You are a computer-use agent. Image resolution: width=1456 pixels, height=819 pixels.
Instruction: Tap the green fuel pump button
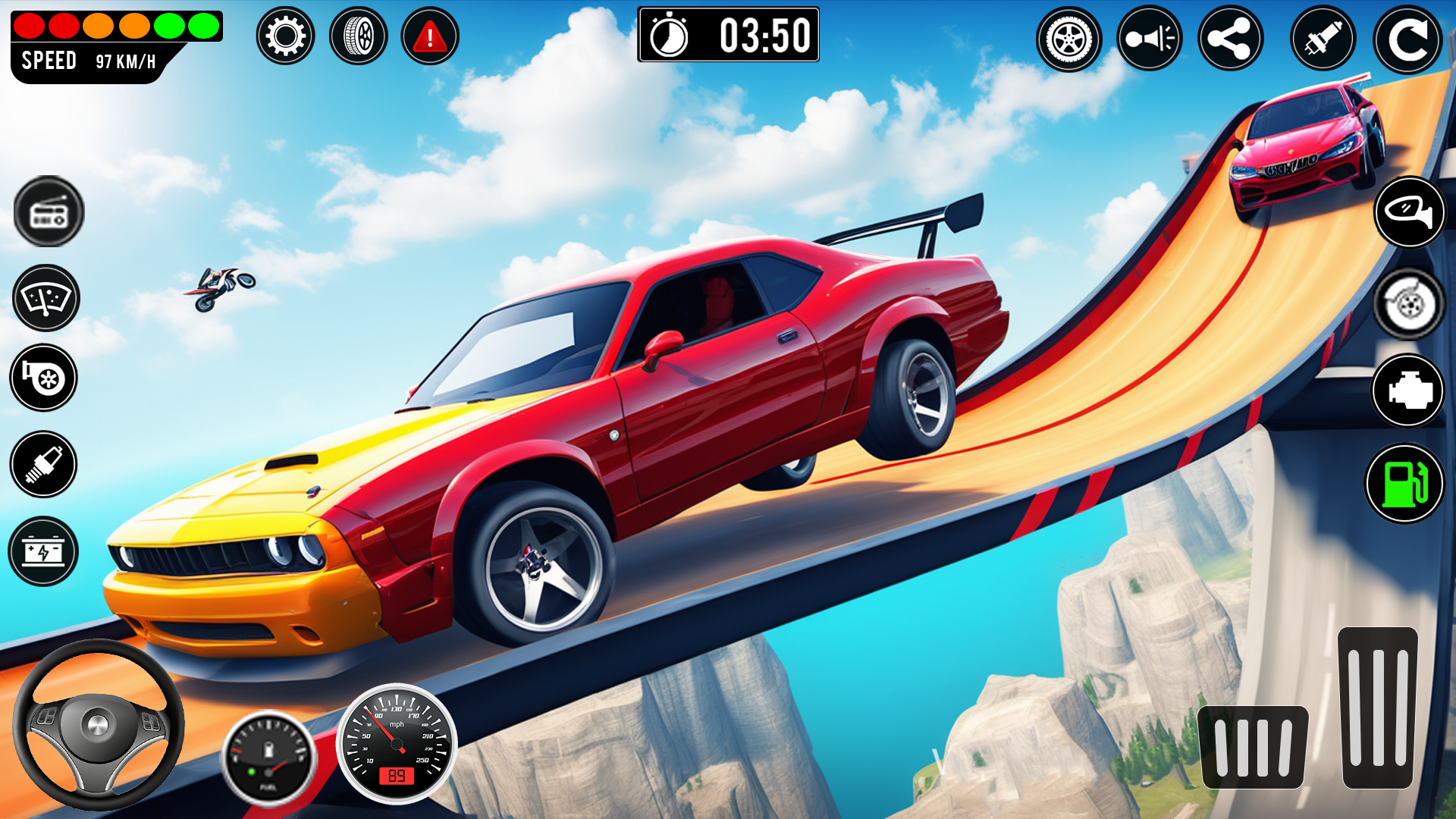(x=1404, y=483)
